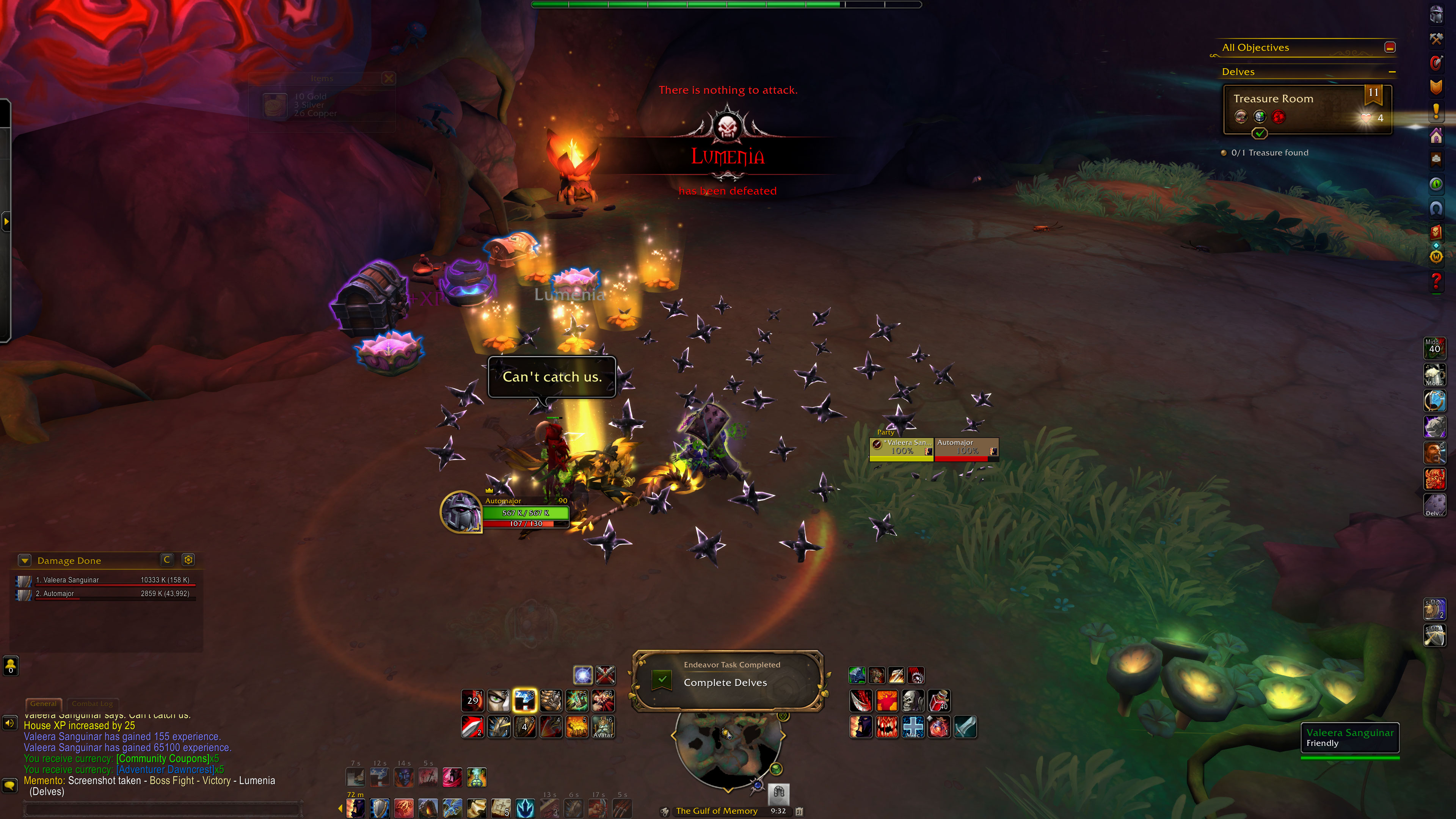Open the chat speech bubble menu
The height and width of the screenshot is (819, 1456).
coord(10,786)
